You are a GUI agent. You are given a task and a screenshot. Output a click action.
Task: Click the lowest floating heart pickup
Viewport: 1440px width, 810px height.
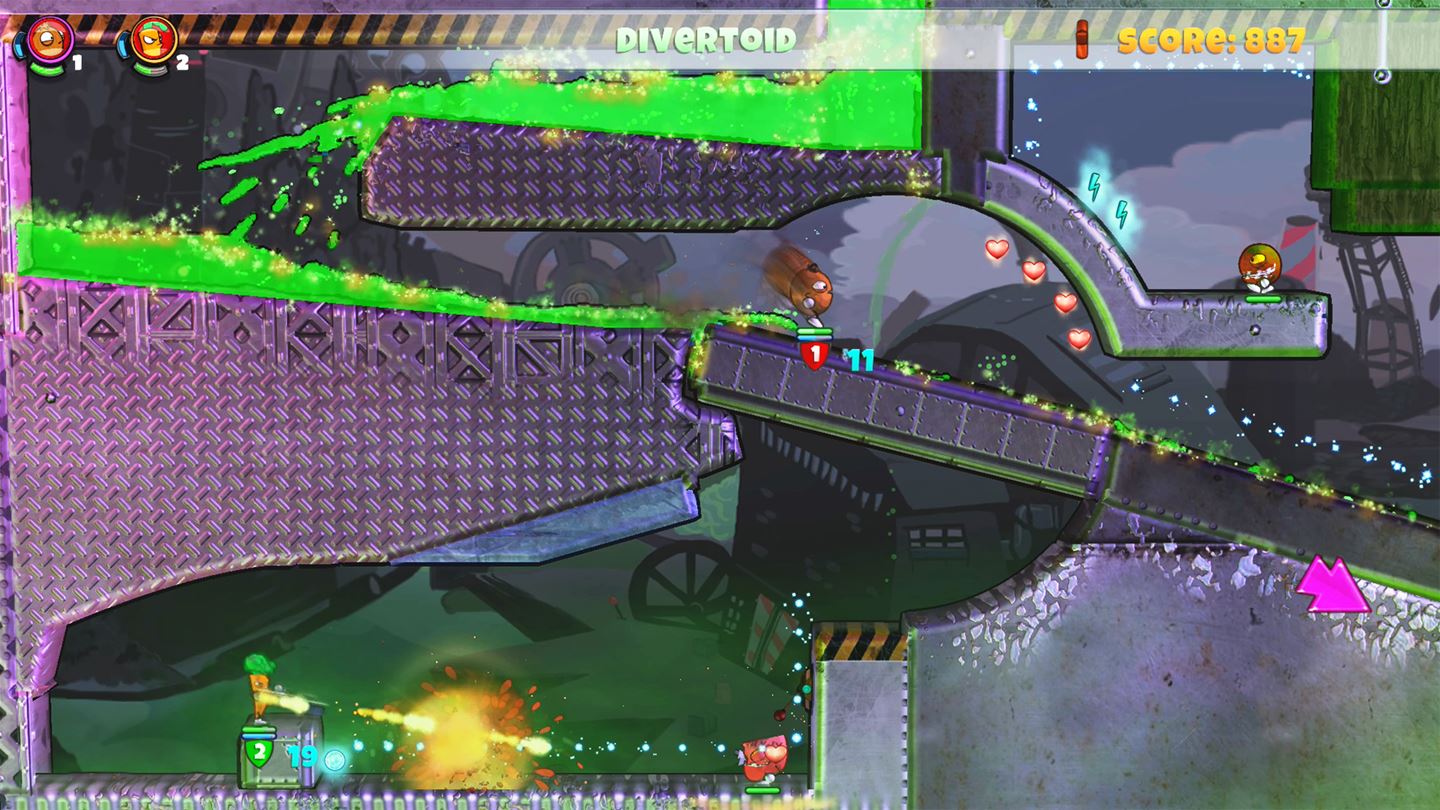(x=1079, y=340)
